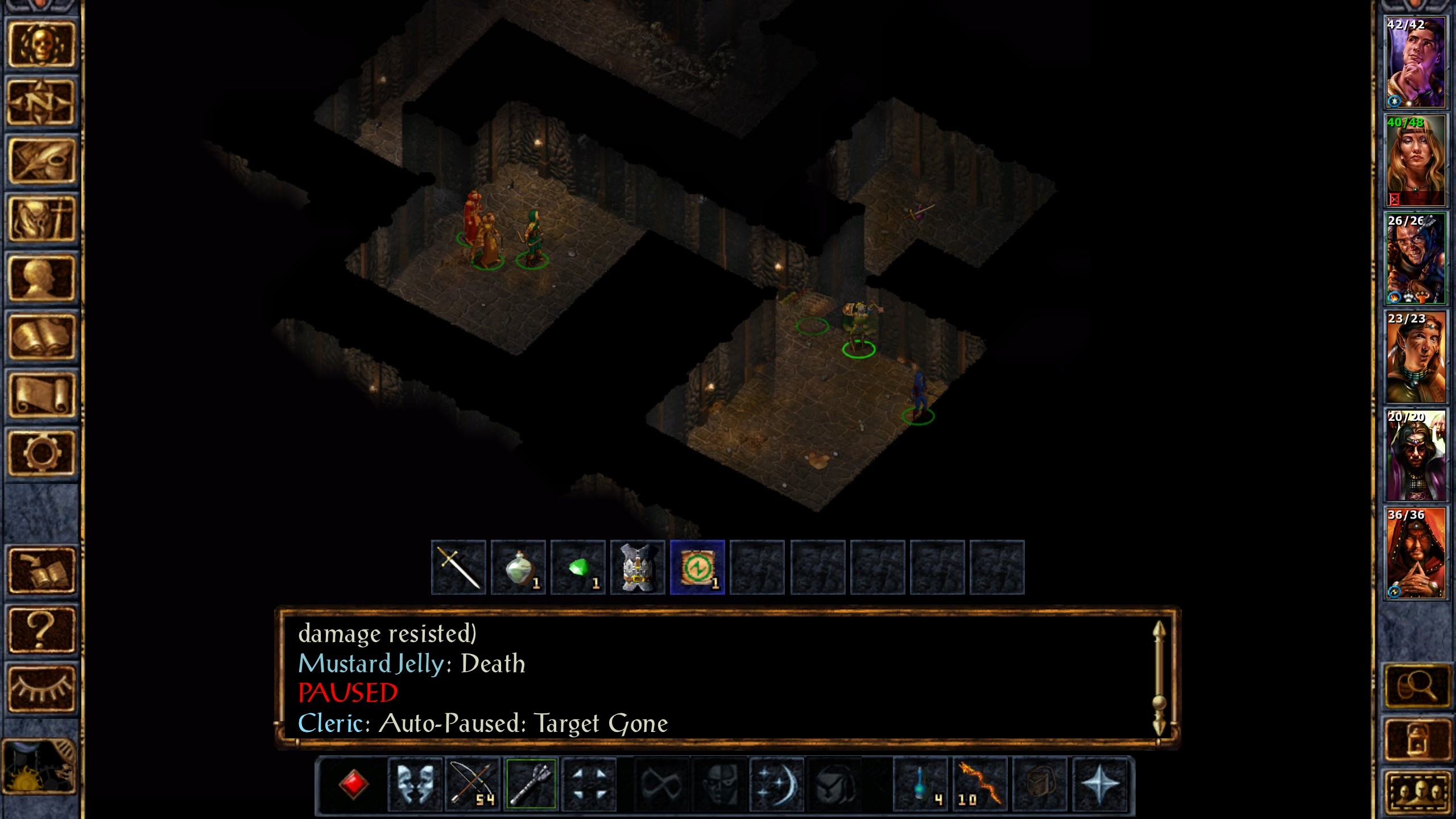Open the mage spellbook
This screenshot has height=819, width=1456.
click(41, 337)
